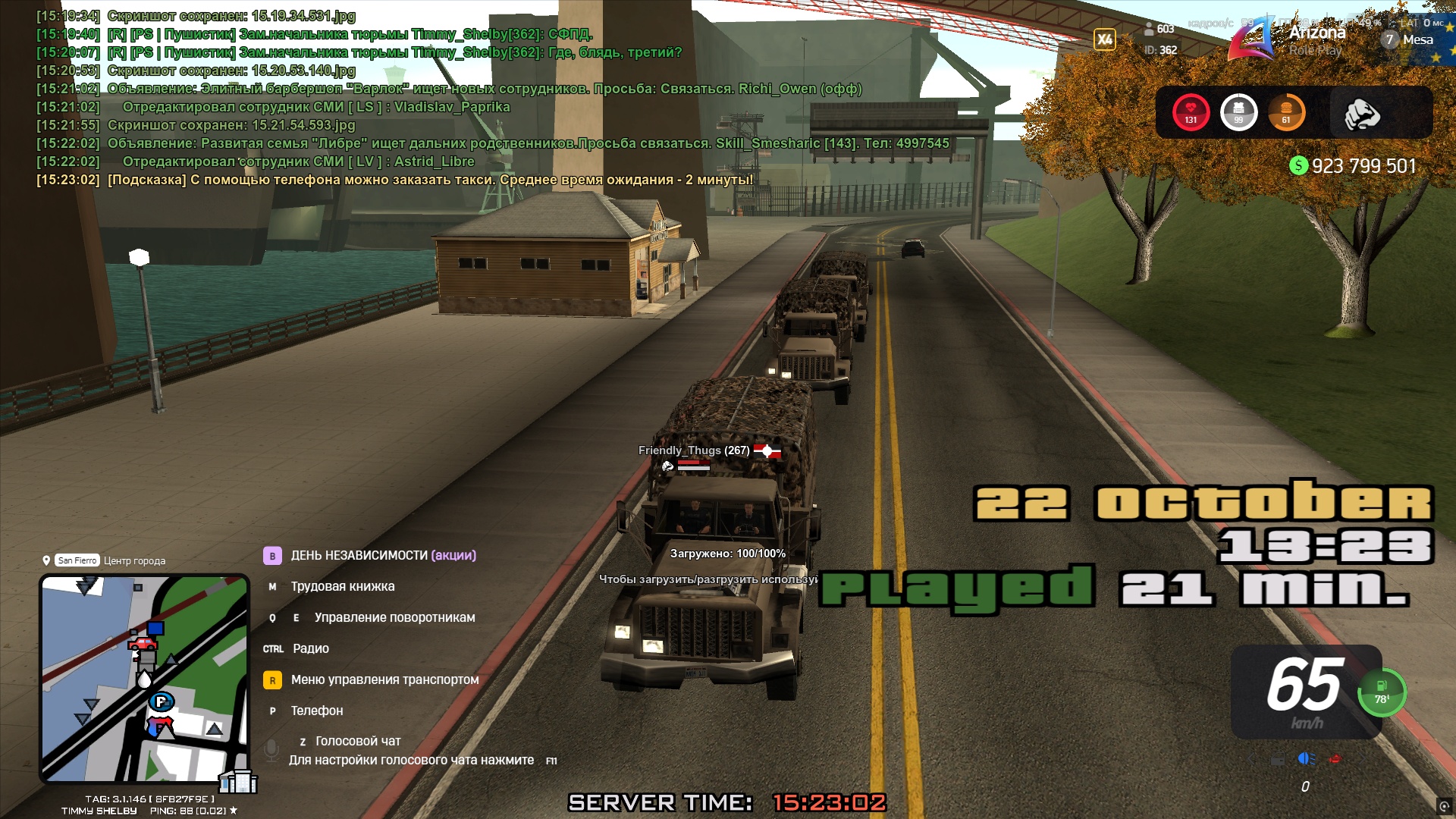Viewport: 1456px width, 819px height.
Task: Click the car door lock indicator
Action: click(1278, 758)
